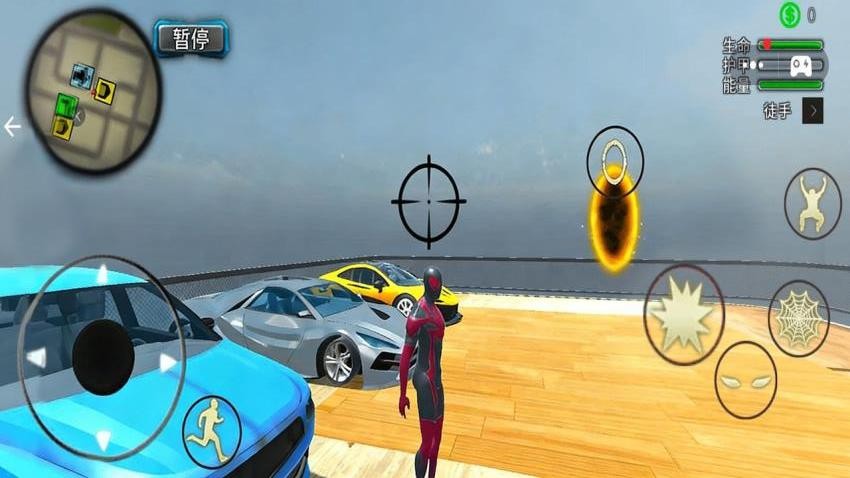
Task: Open the circular city minimap
Action: pyautogui.click(x=92, y=91)
